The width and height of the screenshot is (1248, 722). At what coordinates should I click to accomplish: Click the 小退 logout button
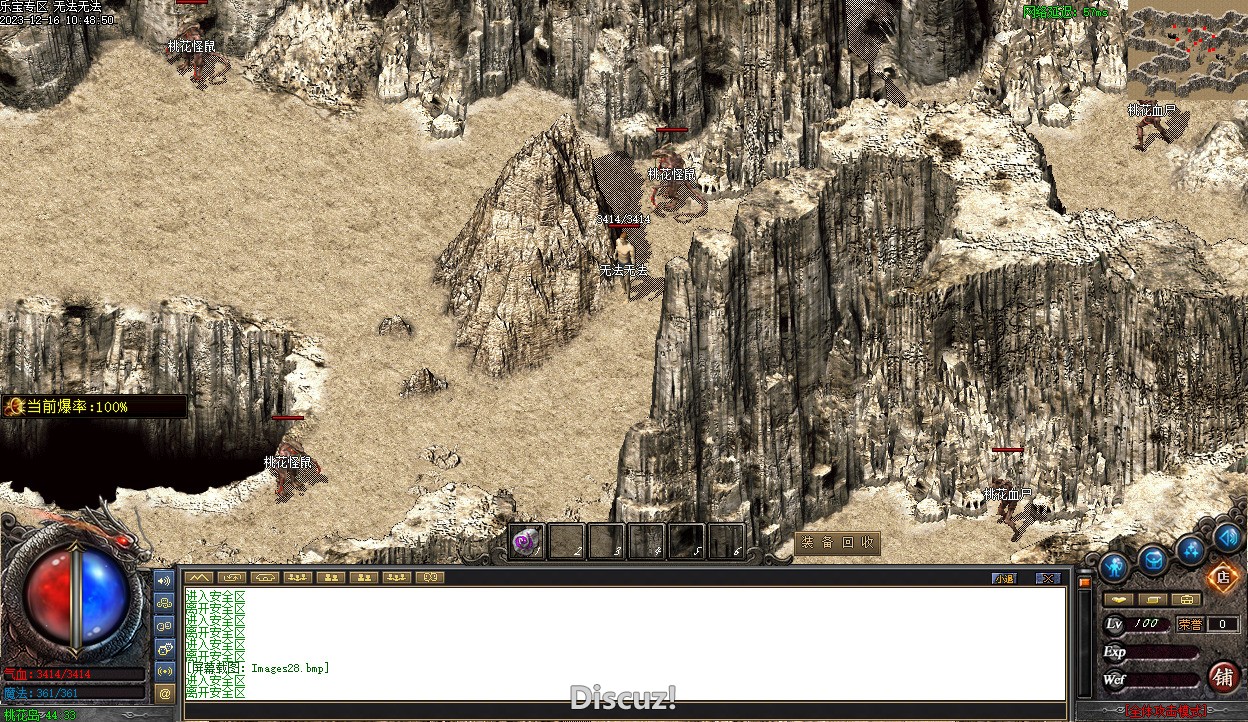tap(1004, 578)
